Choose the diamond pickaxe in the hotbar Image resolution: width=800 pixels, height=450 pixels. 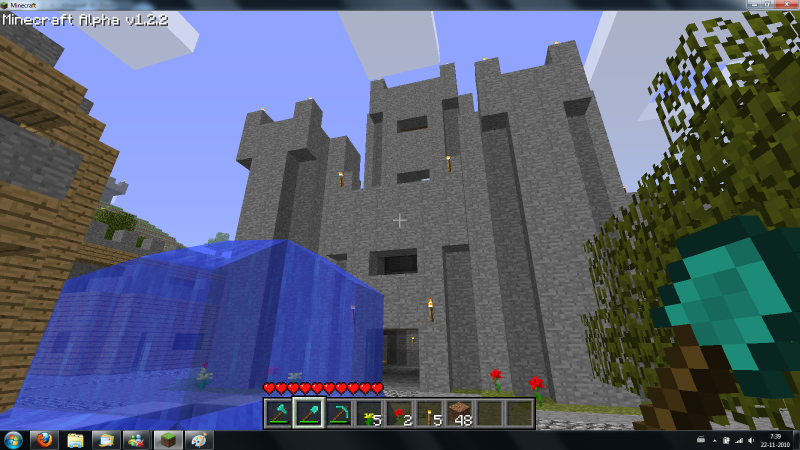(x=339, y=414)
